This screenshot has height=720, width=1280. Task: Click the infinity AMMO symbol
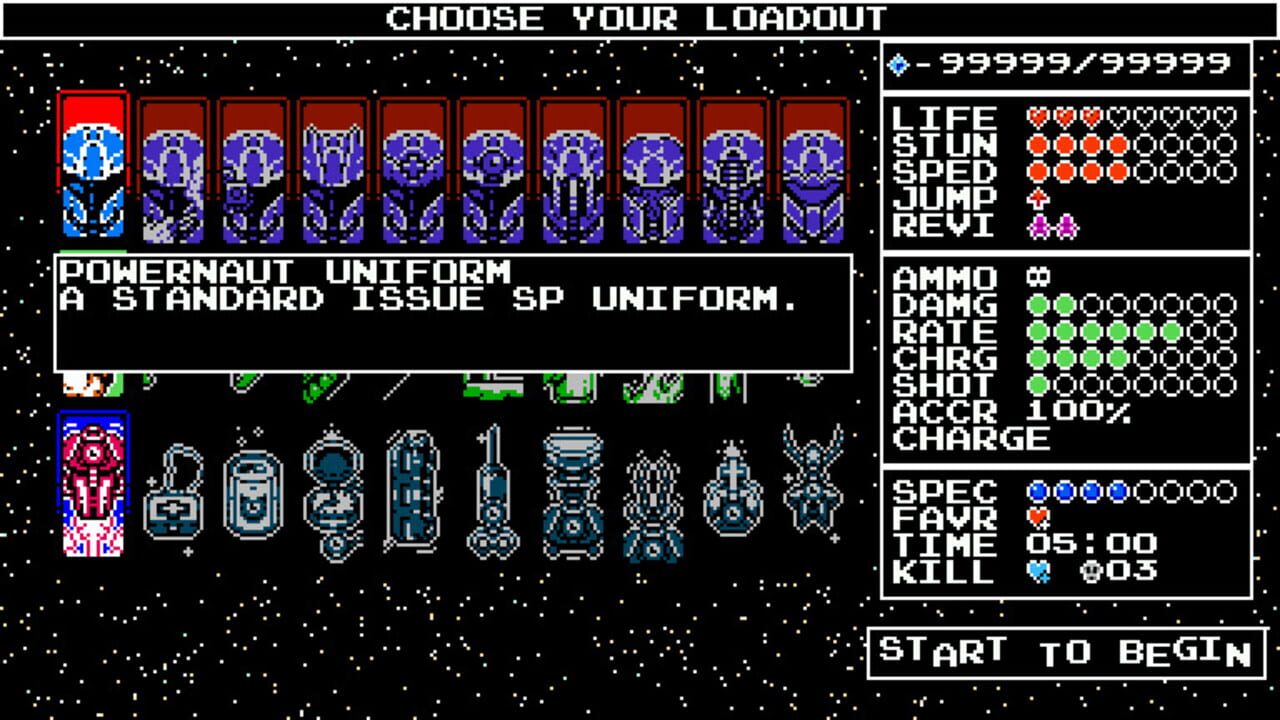pos(1037,275)
